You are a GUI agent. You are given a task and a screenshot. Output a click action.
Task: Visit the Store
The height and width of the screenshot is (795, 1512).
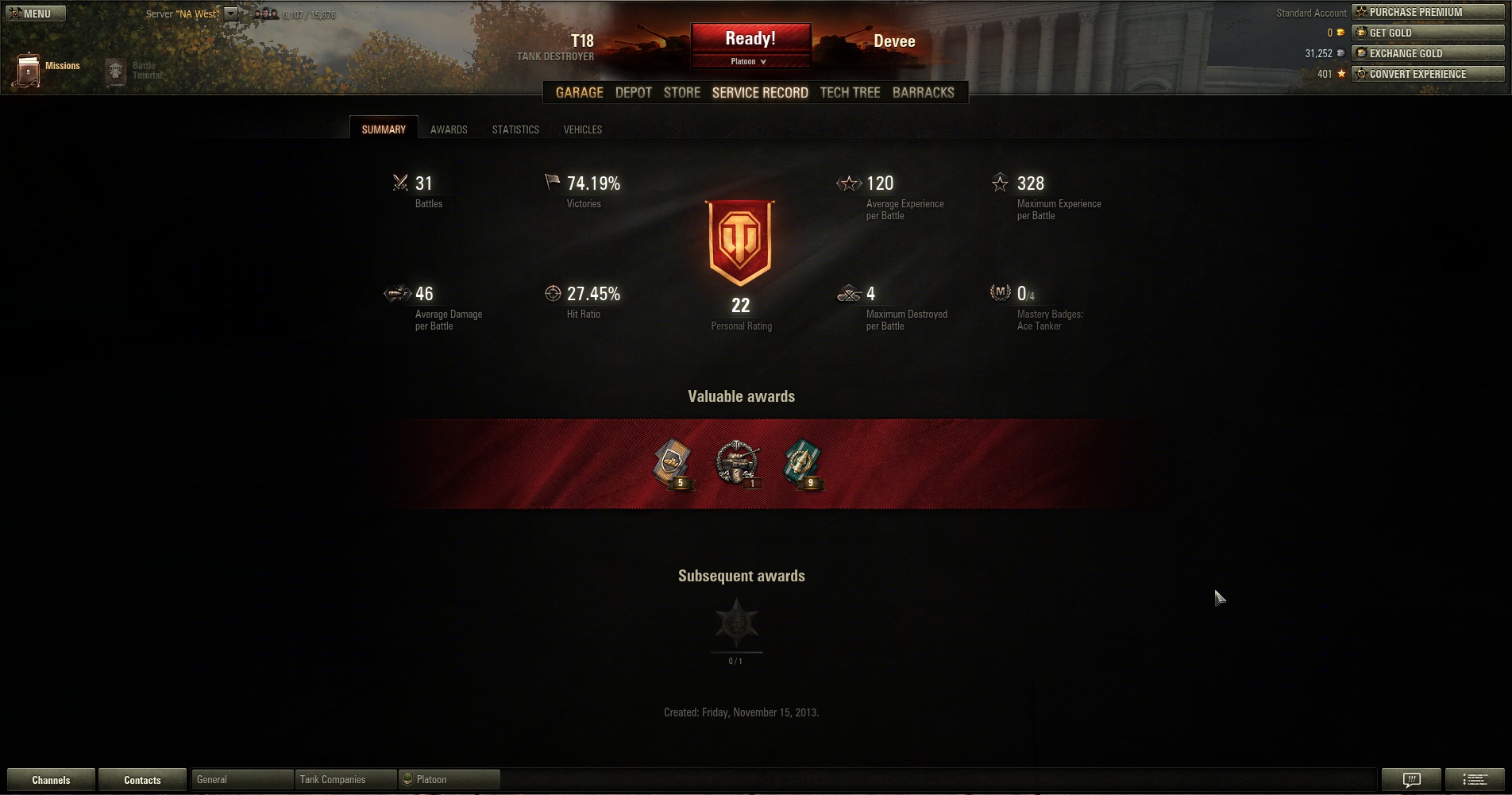click(x=681, y=93)
